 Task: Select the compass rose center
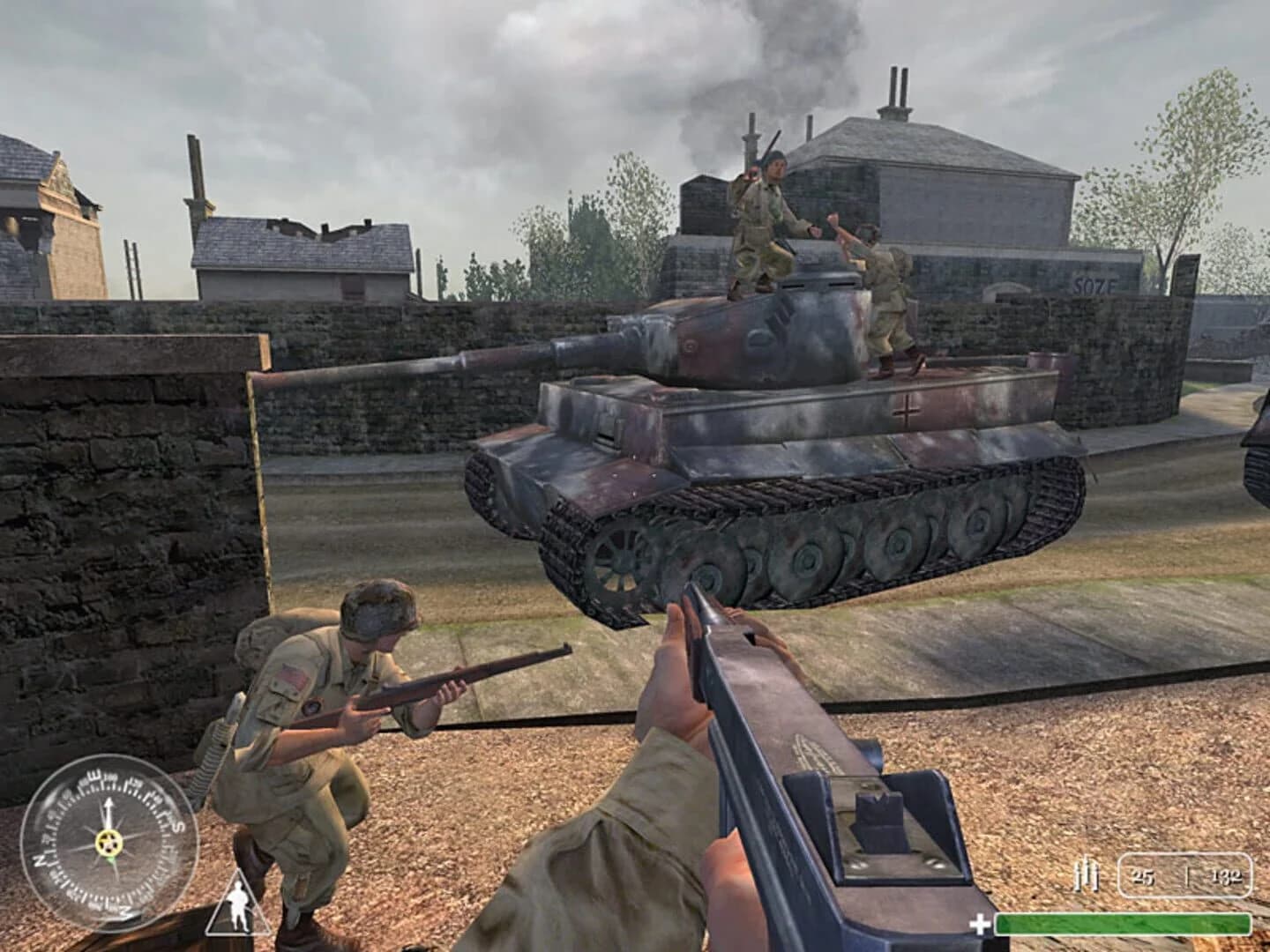(109, 843)
